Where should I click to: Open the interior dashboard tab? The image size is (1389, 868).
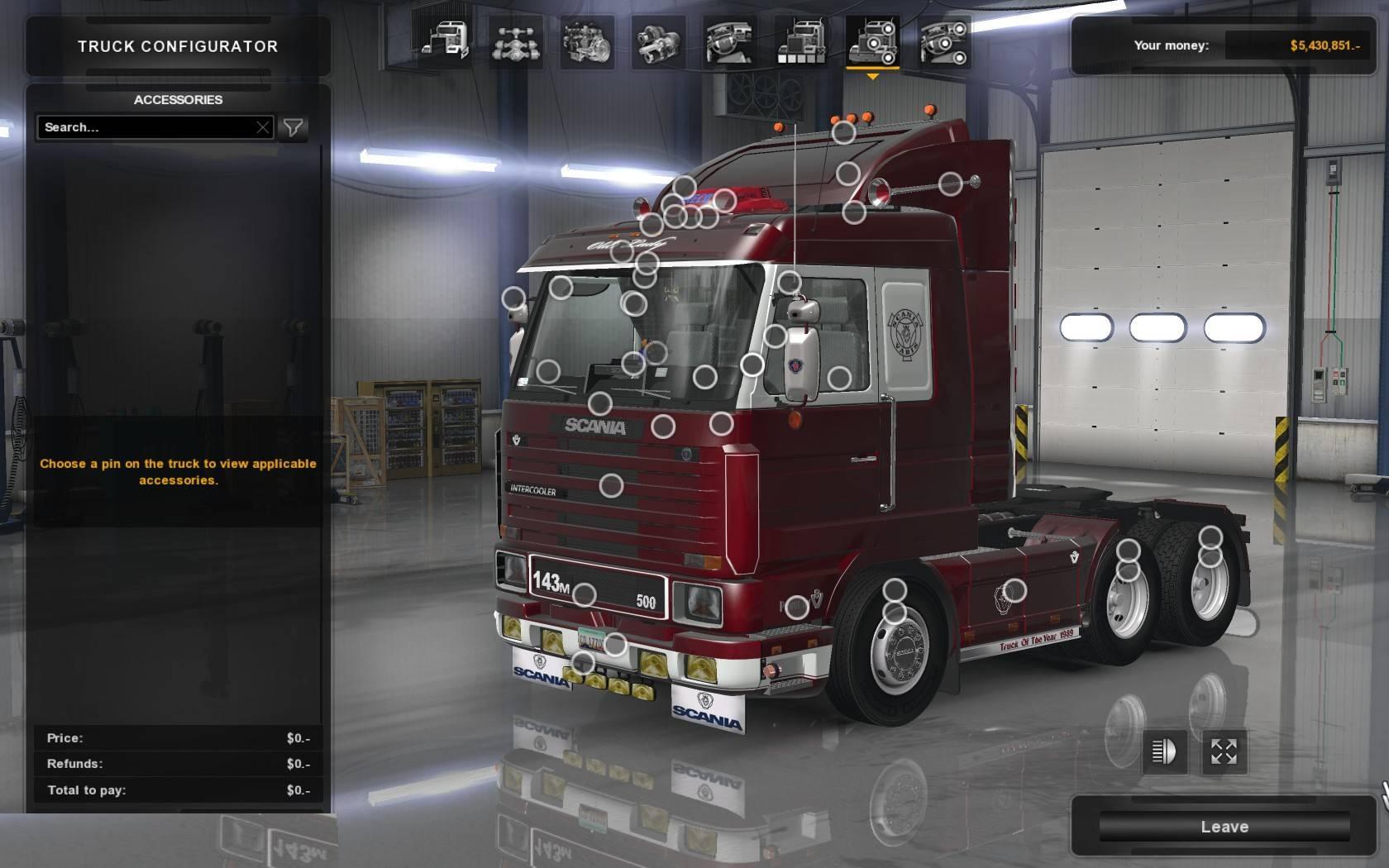[x=729, y=41]
